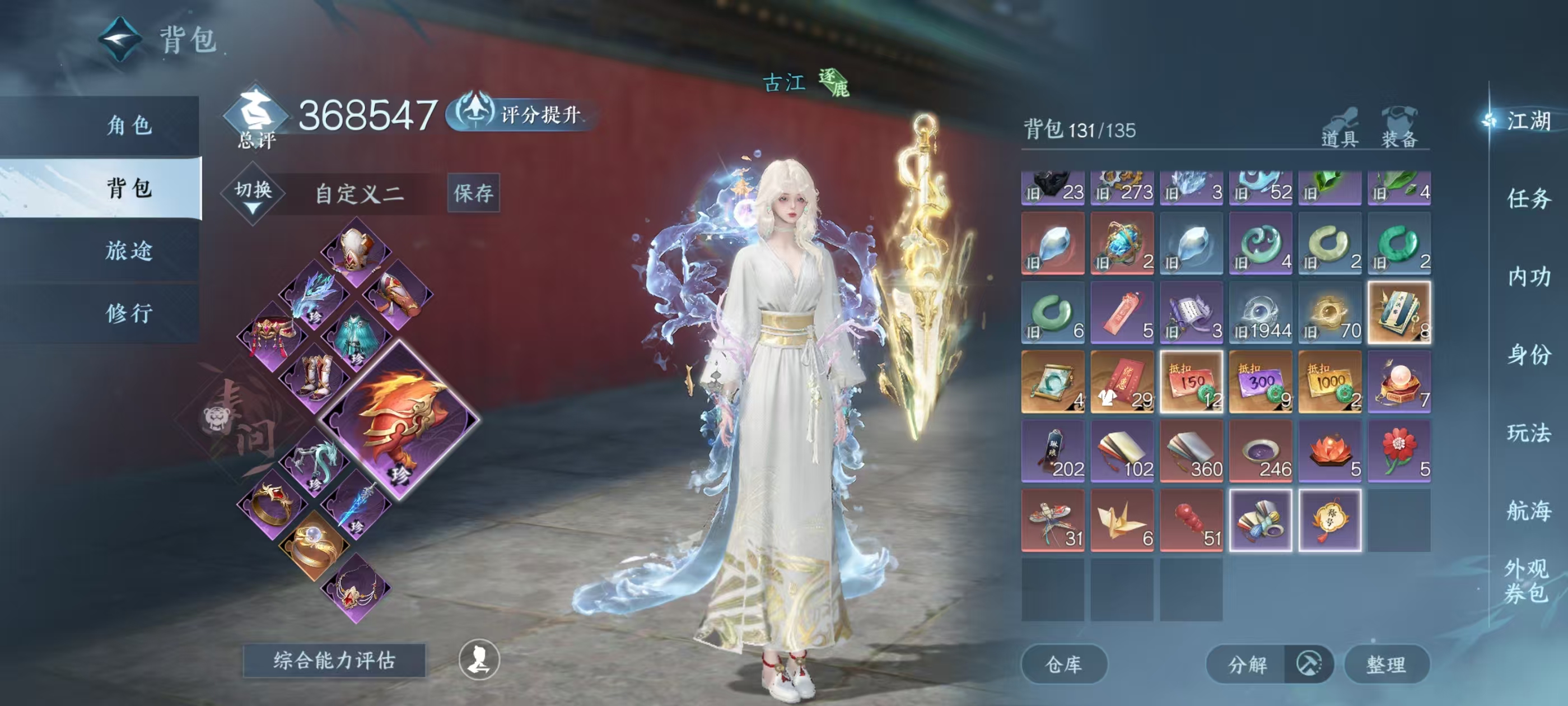Open the 任务 menu
This screenshot has width=1568, height=706.
point(1528,198)
